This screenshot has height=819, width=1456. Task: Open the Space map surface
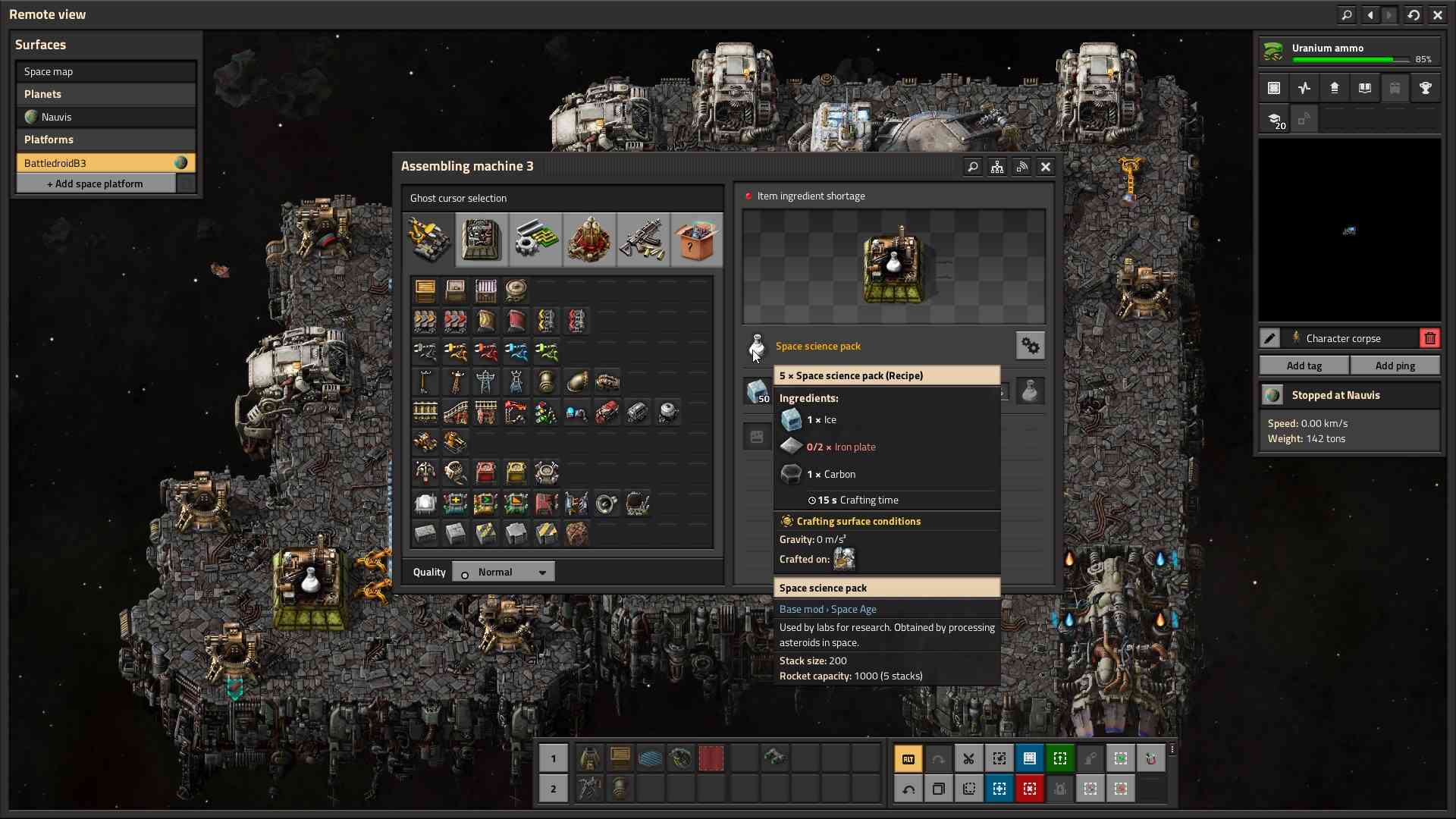click(105, 71)
